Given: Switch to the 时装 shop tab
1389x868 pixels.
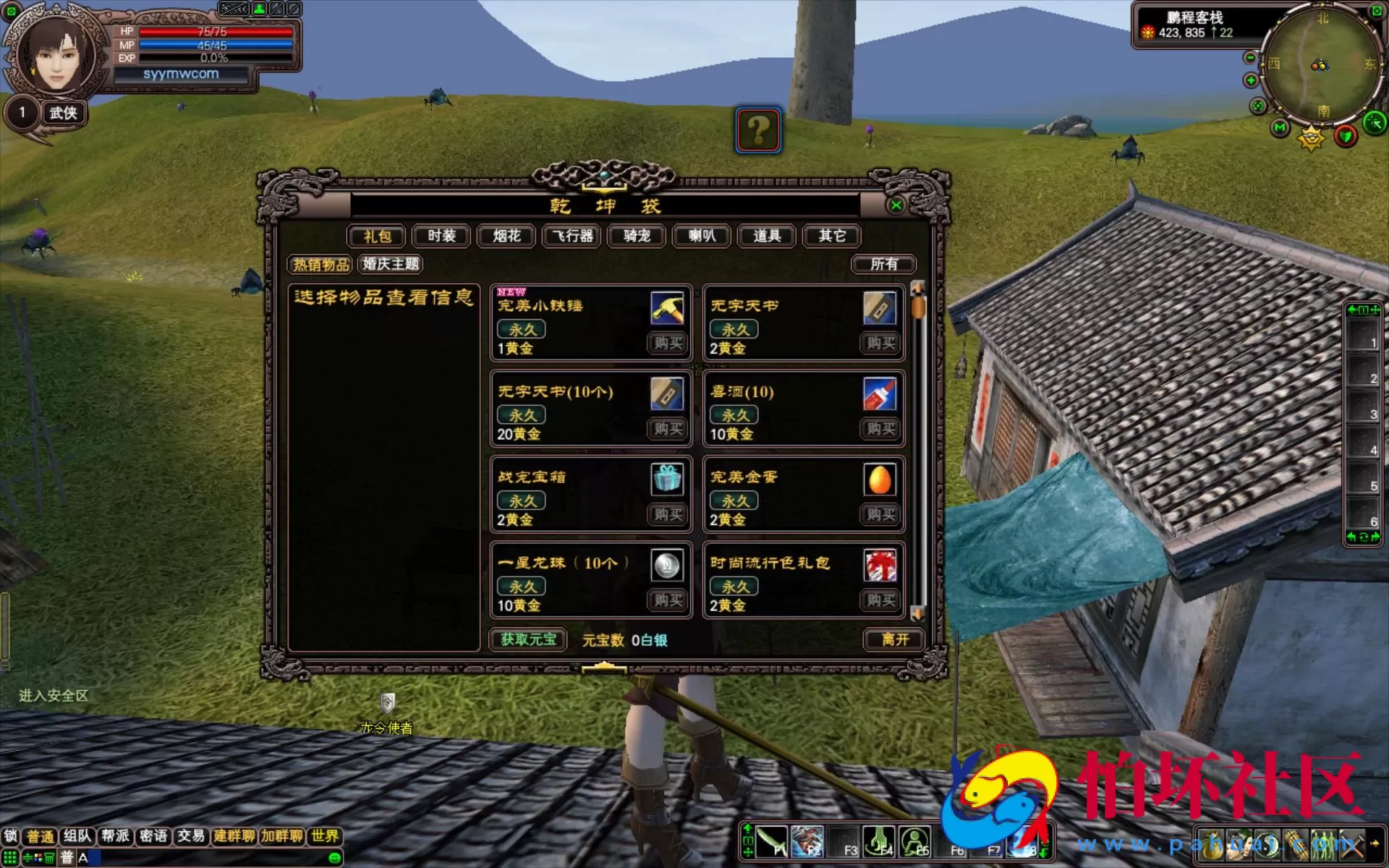Looking at the screenshot, I should [x=441, y=236].
